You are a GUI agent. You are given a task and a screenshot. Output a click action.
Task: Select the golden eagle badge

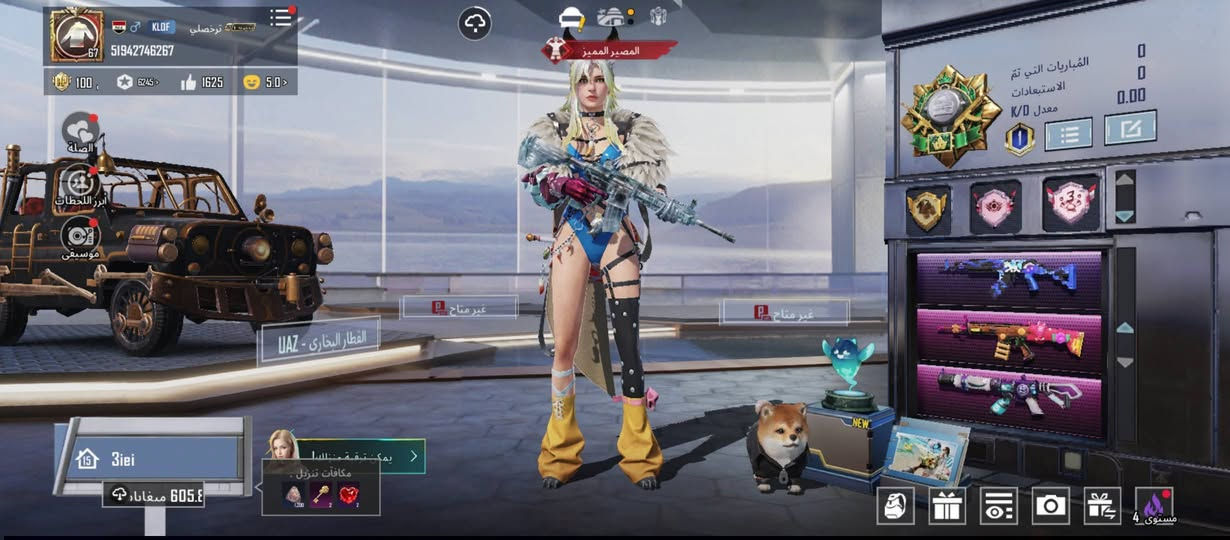point(928,208)
